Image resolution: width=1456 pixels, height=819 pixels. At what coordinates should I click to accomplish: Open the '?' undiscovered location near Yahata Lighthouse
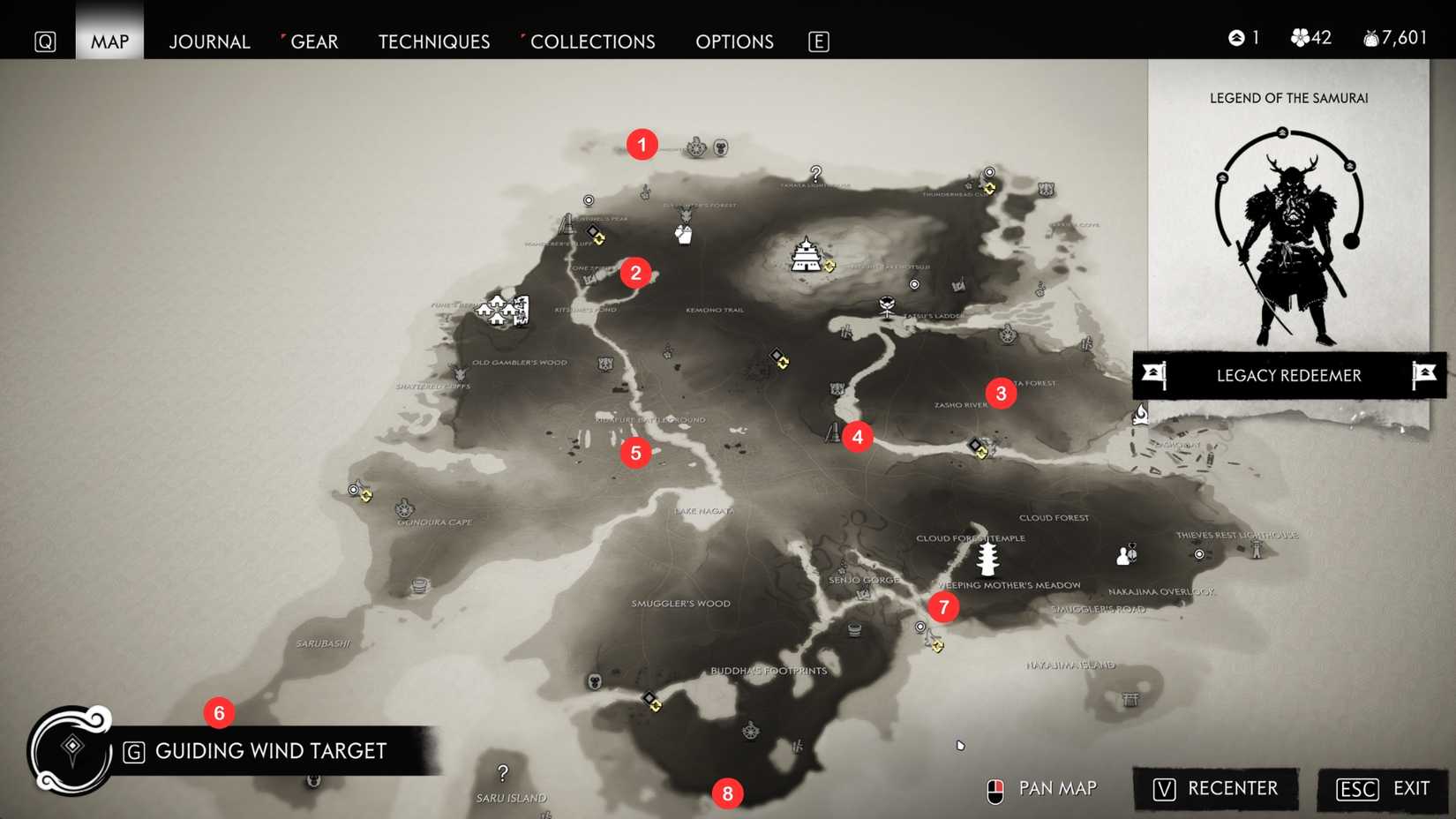[816, 175]
